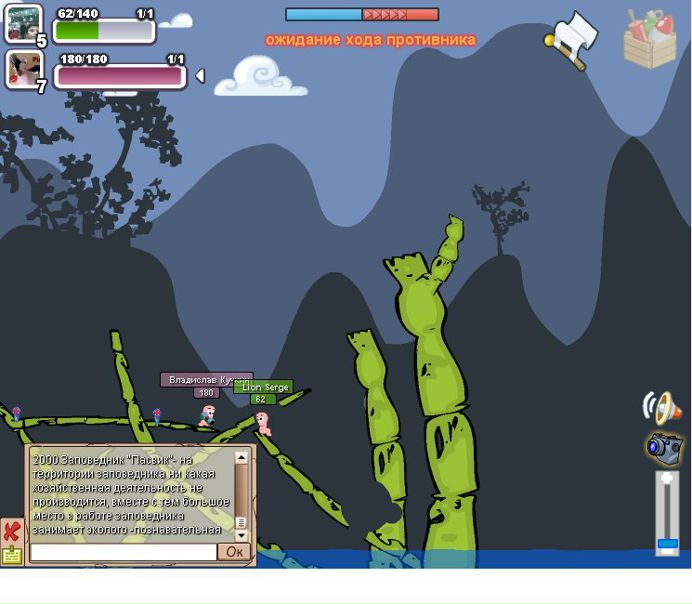
Task: Click the blue zoom slider handle
Action: click(x=667, y=545)
